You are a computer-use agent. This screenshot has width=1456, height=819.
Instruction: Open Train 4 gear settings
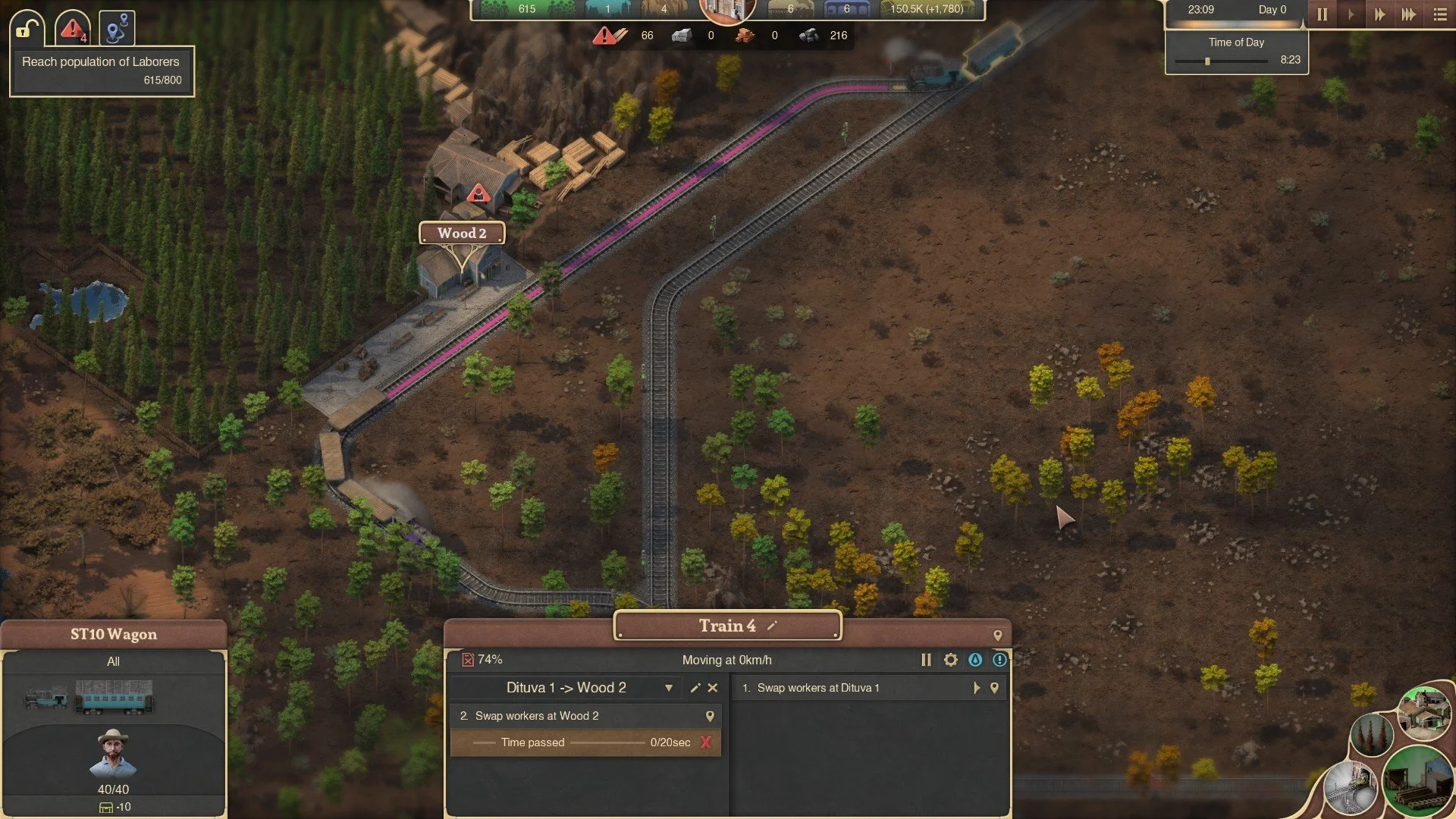coord(950,660)
